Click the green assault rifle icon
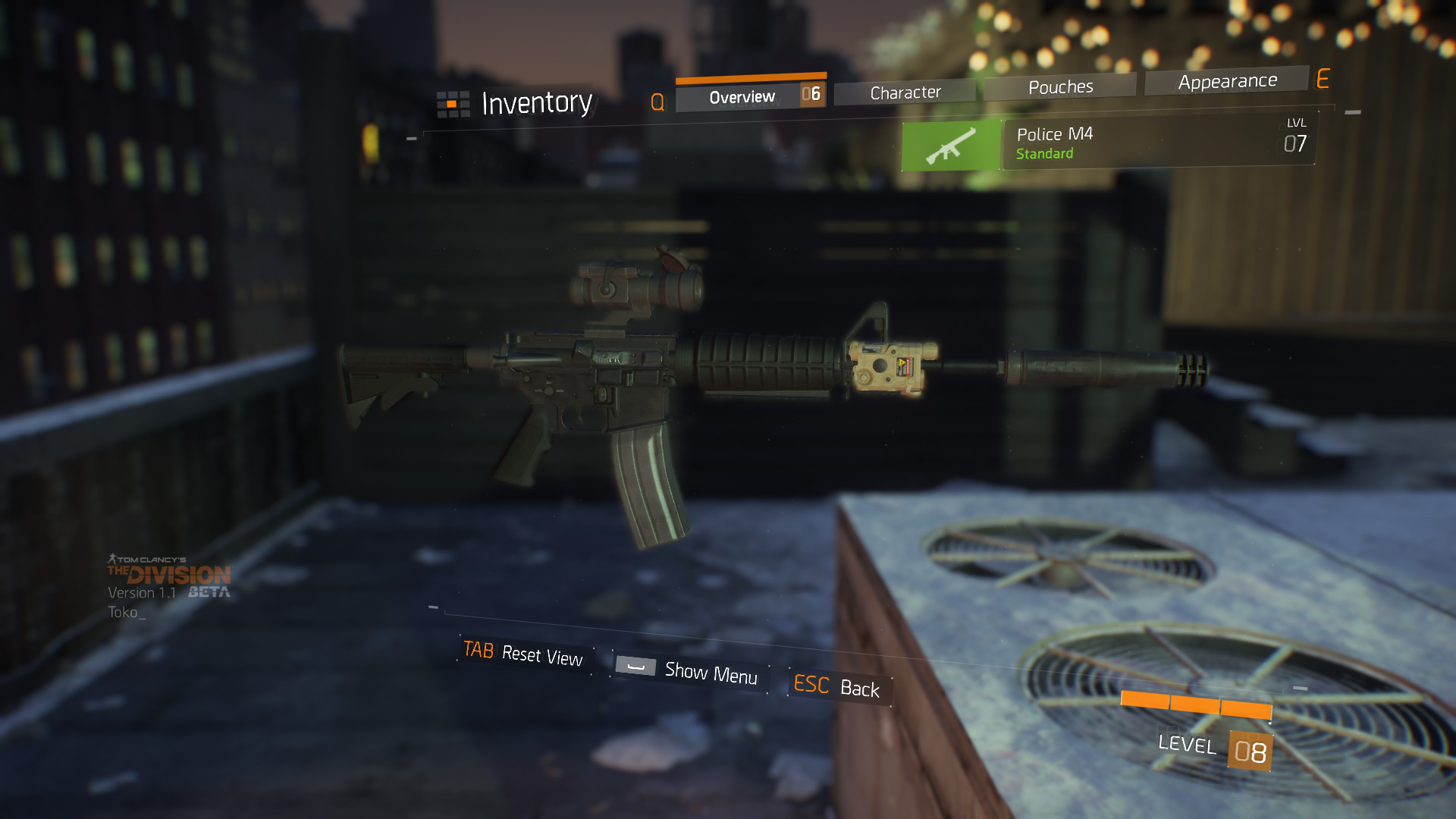 point(951,146)
